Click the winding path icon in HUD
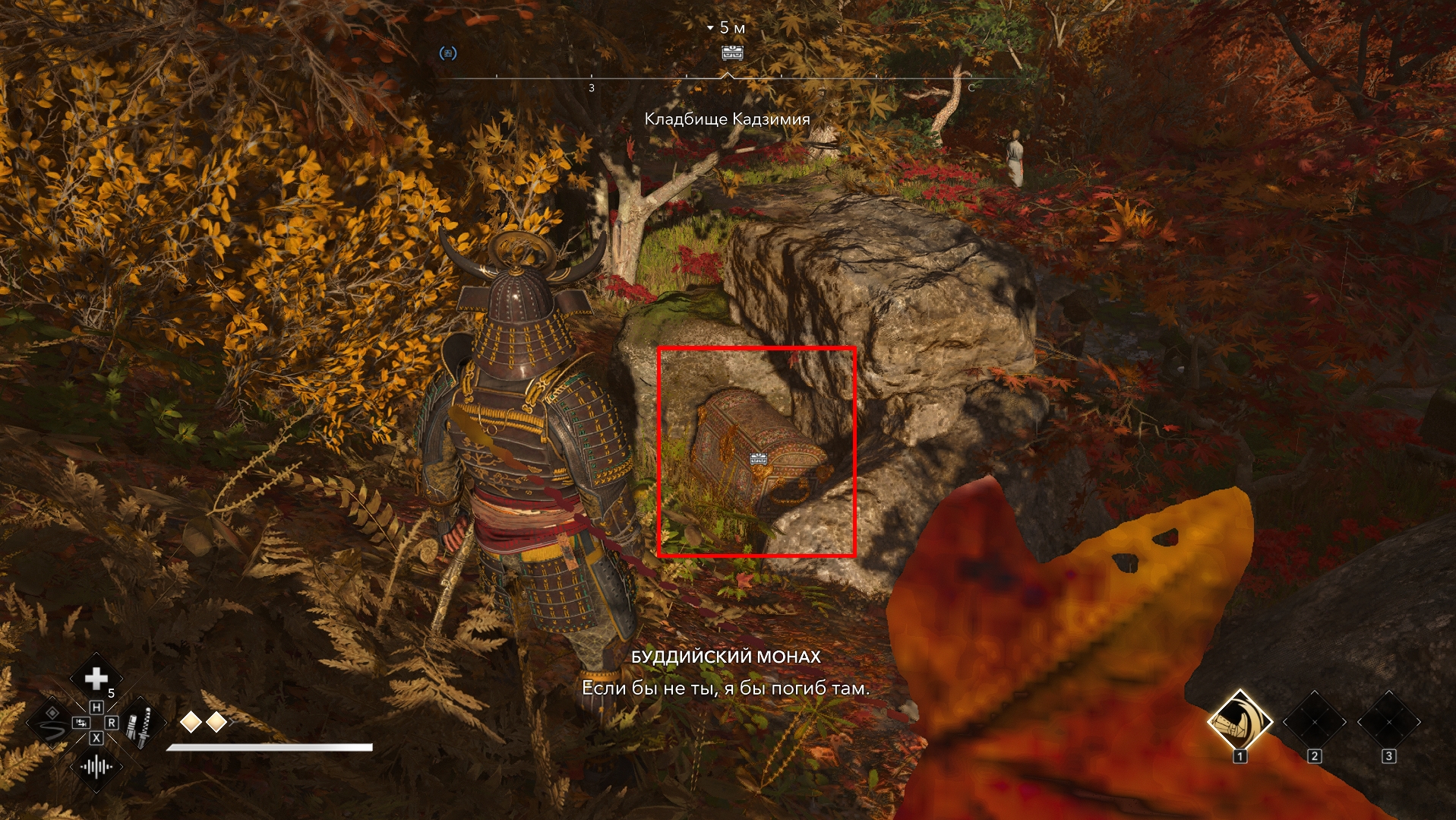This screenshot has height=820, width=1456. coord(52,723)
